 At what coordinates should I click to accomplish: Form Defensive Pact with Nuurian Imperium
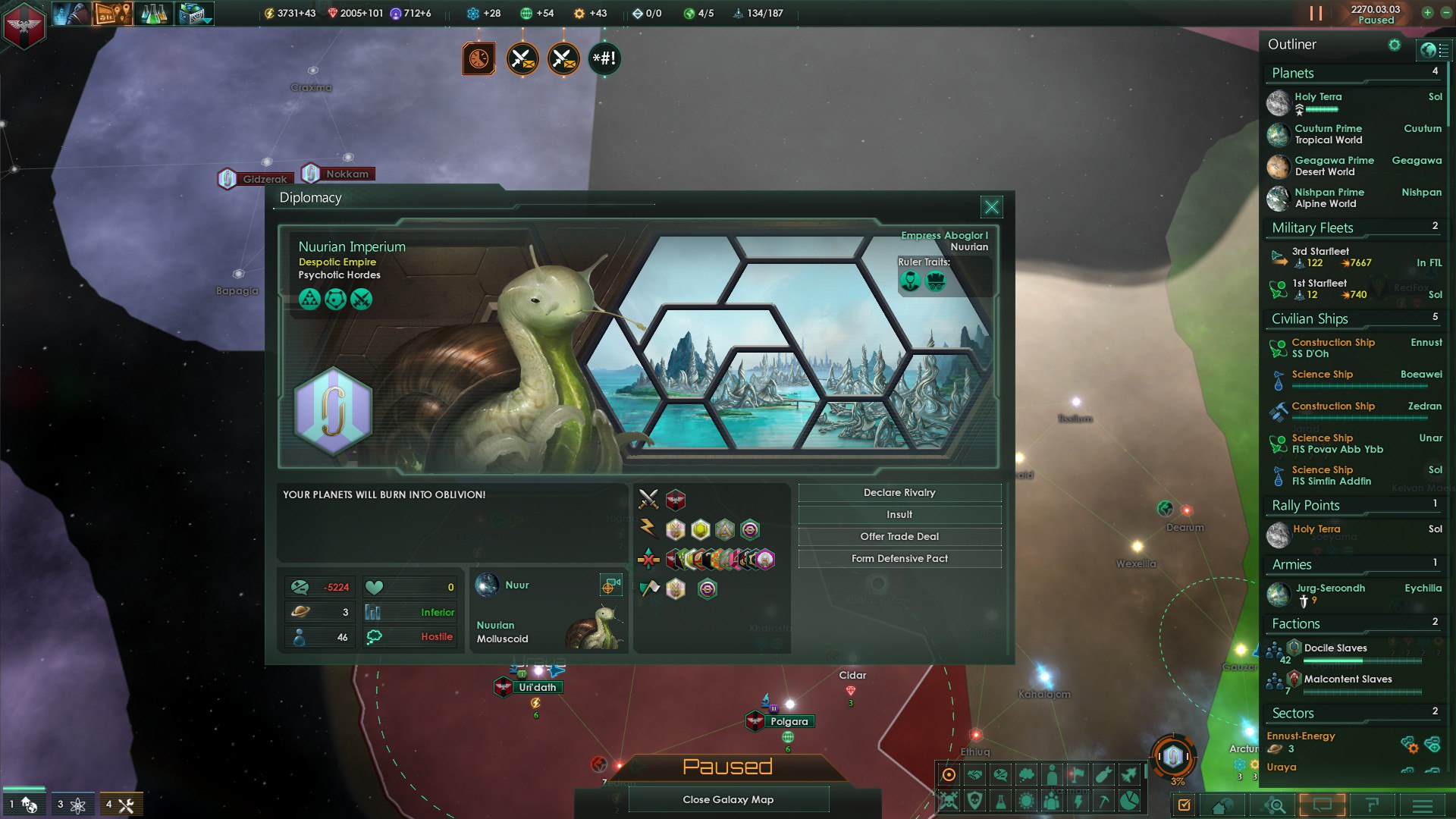coord(899,559)
